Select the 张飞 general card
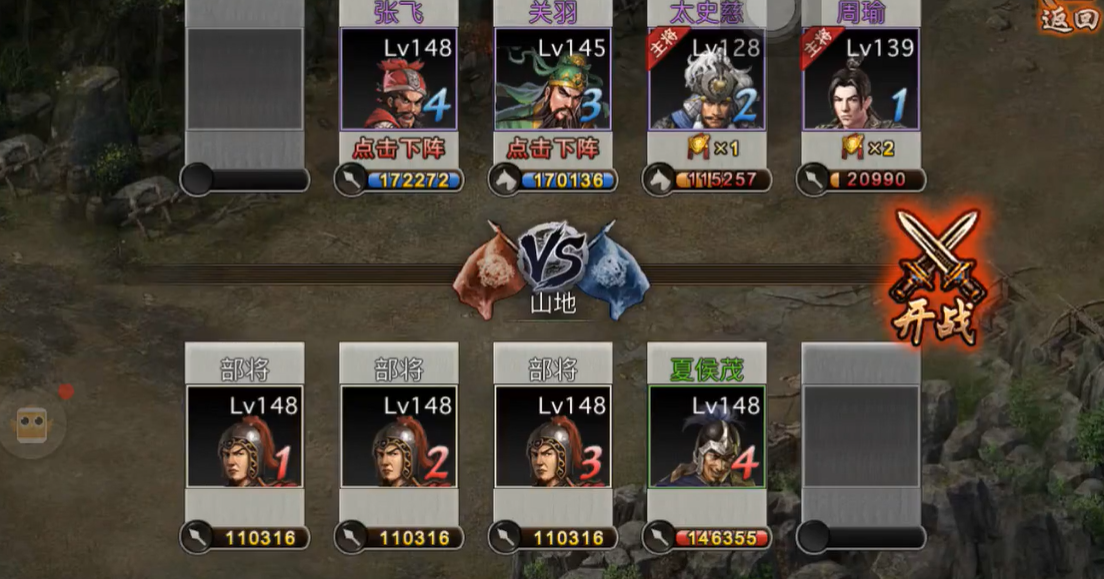 399,79
